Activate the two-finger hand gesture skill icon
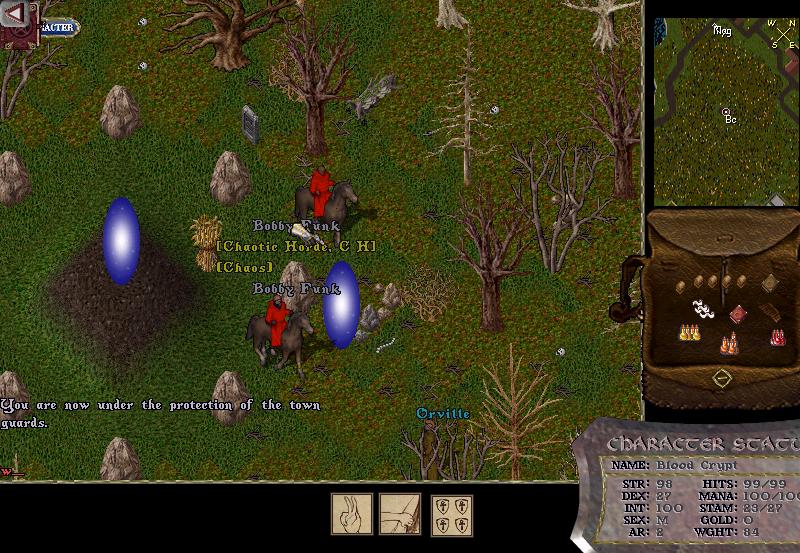The height and width of the screenshot is (553, 800). [352, 514]
